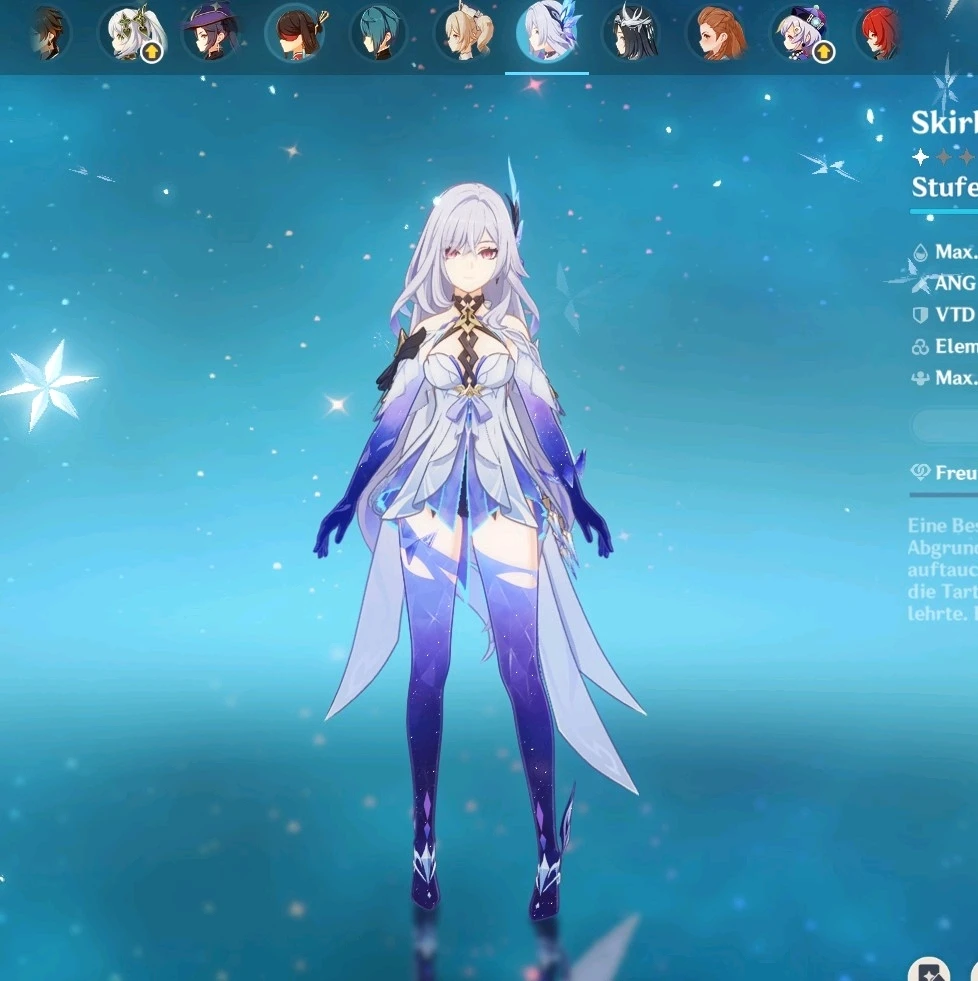Viewport: 978px width, 981px height.
Task: Select Skirk's highlighted portrait
Action: tap(546, 33)
